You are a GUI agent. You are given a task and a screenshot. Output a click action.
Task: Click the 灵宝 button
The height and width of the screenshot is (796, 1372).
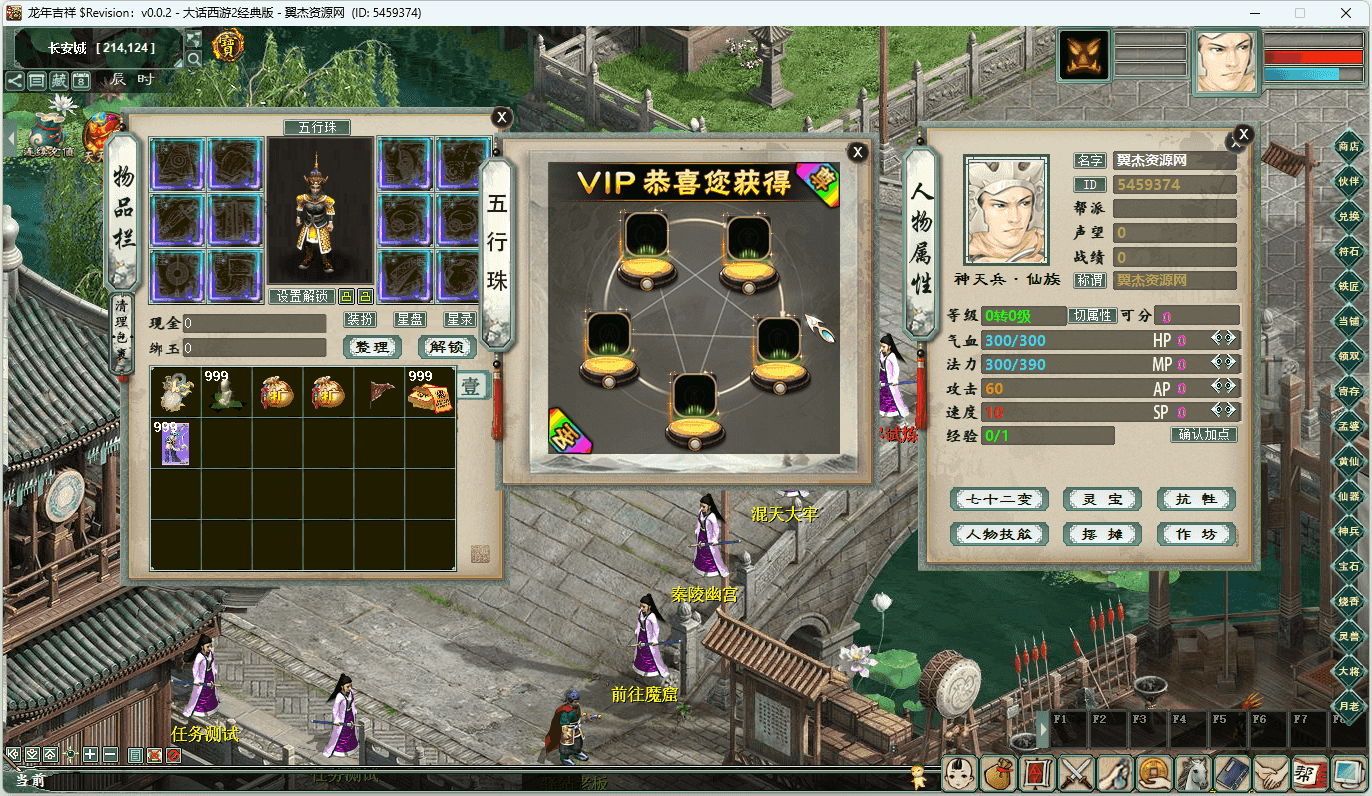tap(1101, 499)
